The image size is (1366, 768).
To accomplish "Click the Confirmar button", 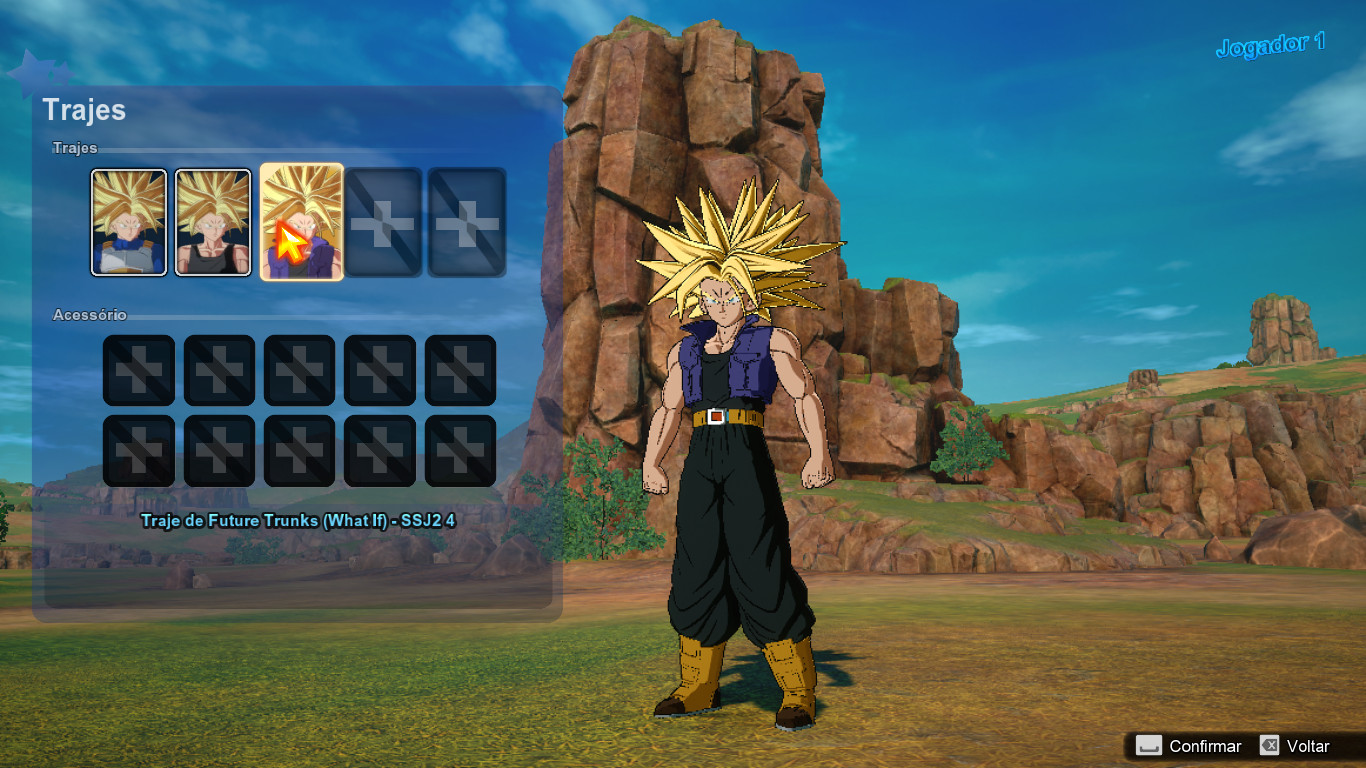I will (x=1190, y=746).
